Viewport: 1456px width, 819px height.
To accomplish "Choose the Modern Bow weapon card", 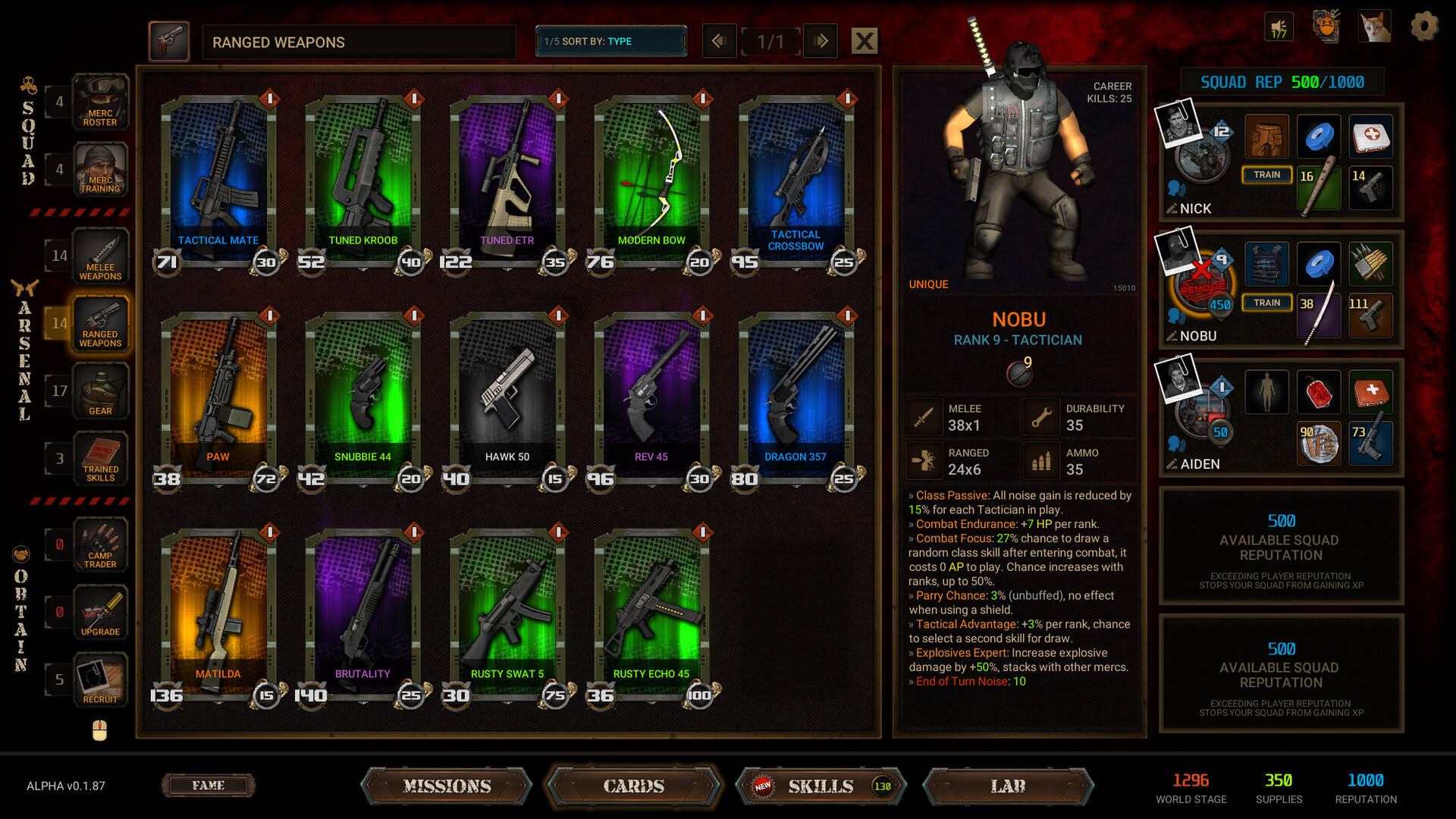I will point(651,178).
